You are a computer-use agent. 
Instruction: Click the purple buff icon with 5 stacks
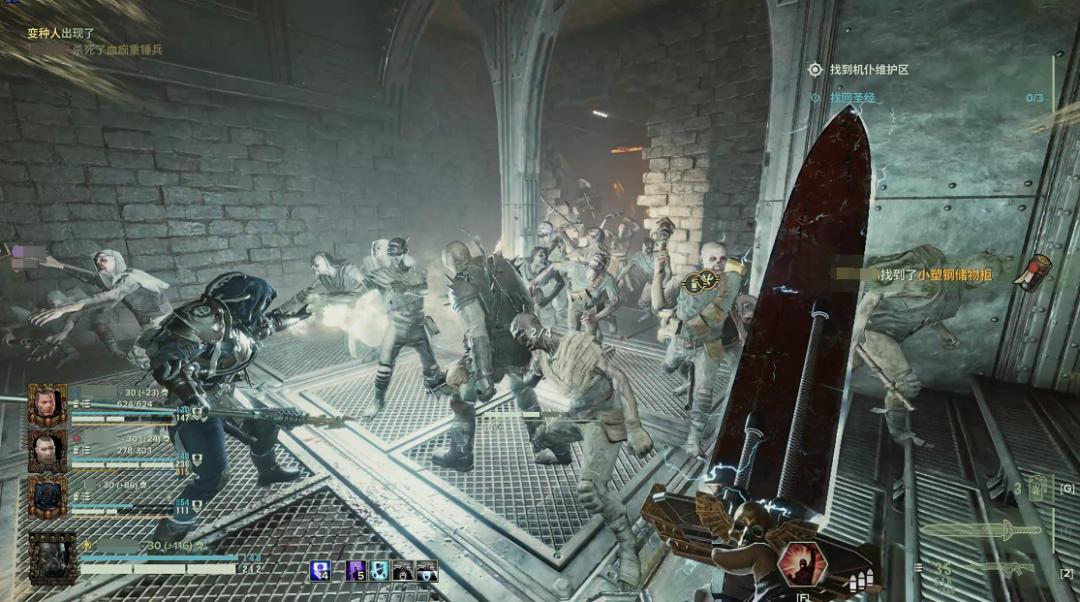coord(355,571)
